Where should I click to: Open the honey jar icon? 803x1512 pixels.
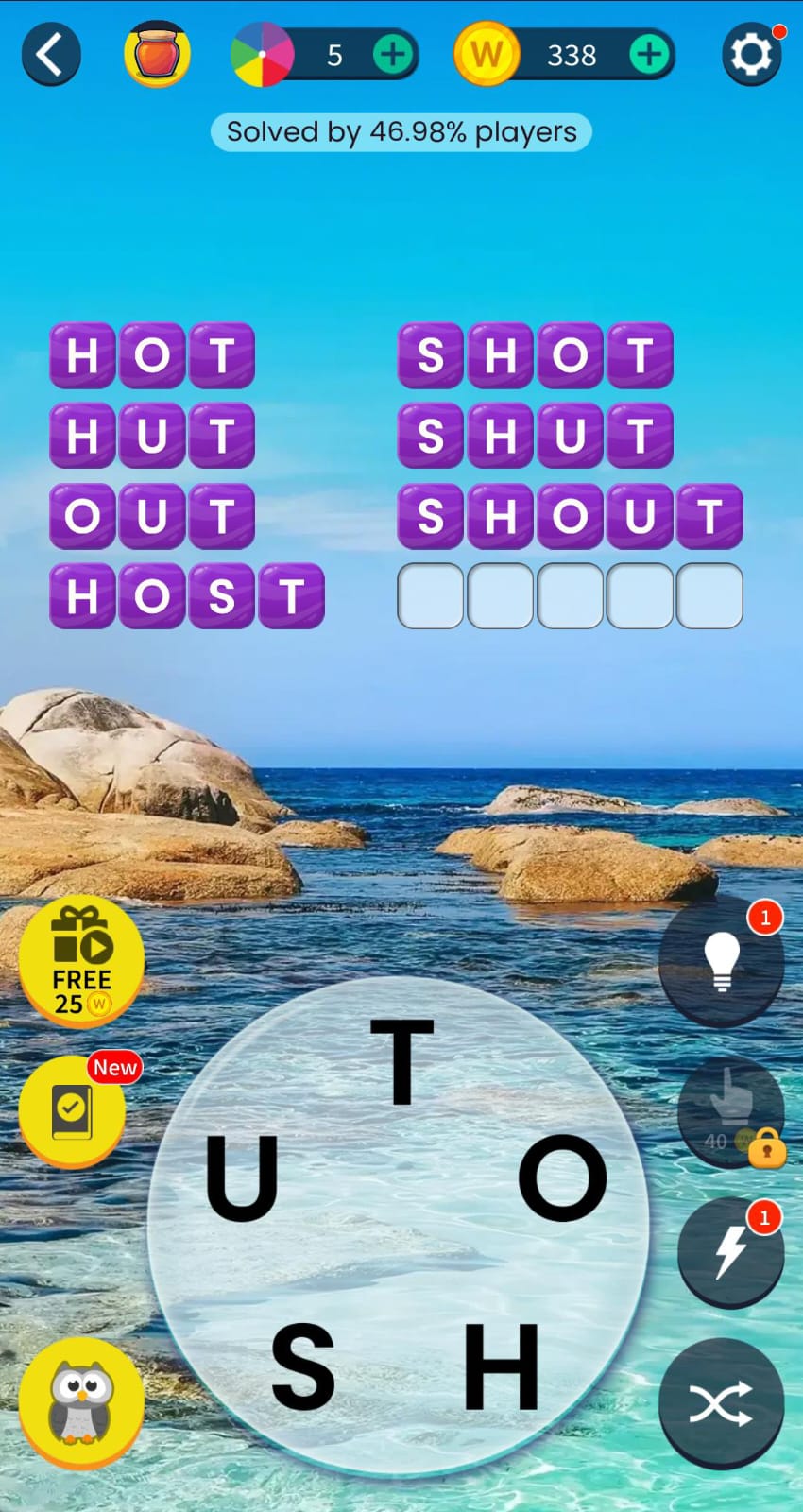[x=158, y=54]
